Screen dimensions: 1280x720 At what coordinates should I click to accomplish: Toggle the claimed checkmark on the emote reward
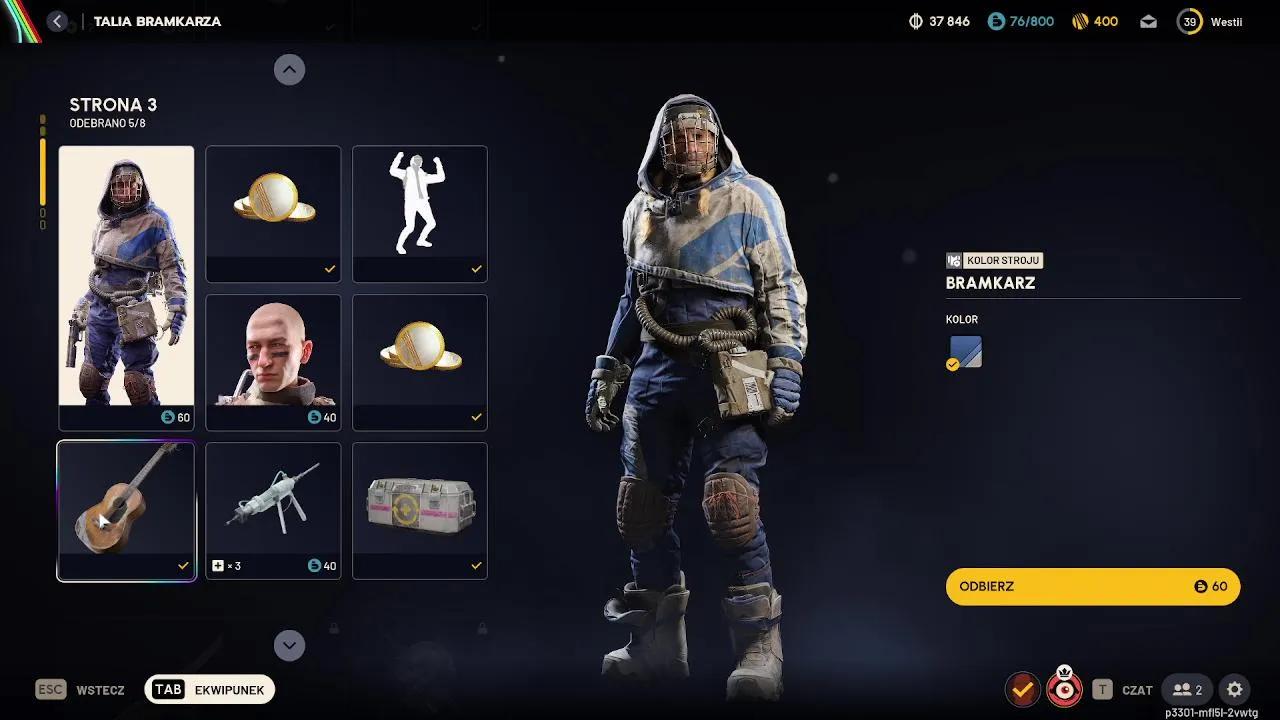[x=476, y=268]
